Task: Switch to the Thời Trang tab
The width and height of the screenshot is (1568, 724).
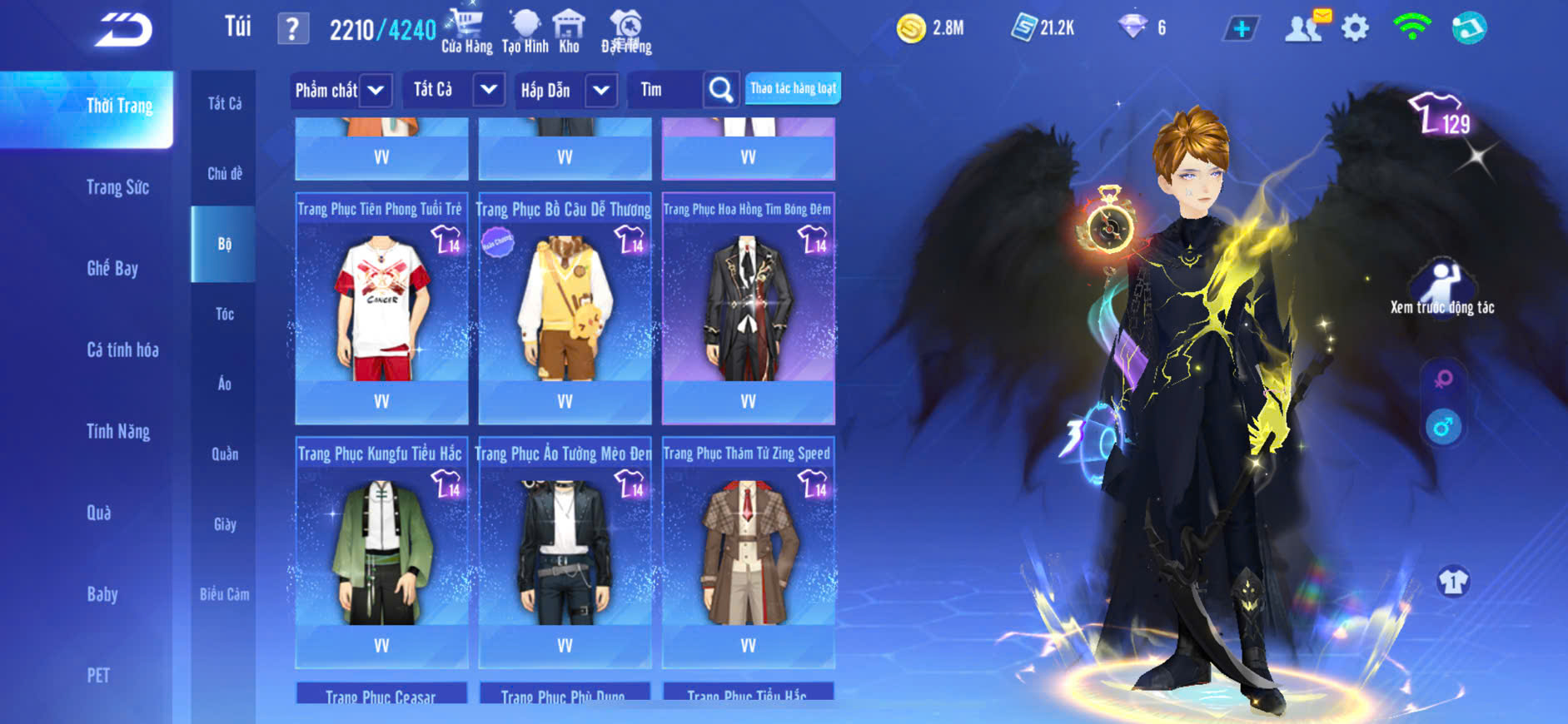Action: pyautogui.click(x=119, y=107)
